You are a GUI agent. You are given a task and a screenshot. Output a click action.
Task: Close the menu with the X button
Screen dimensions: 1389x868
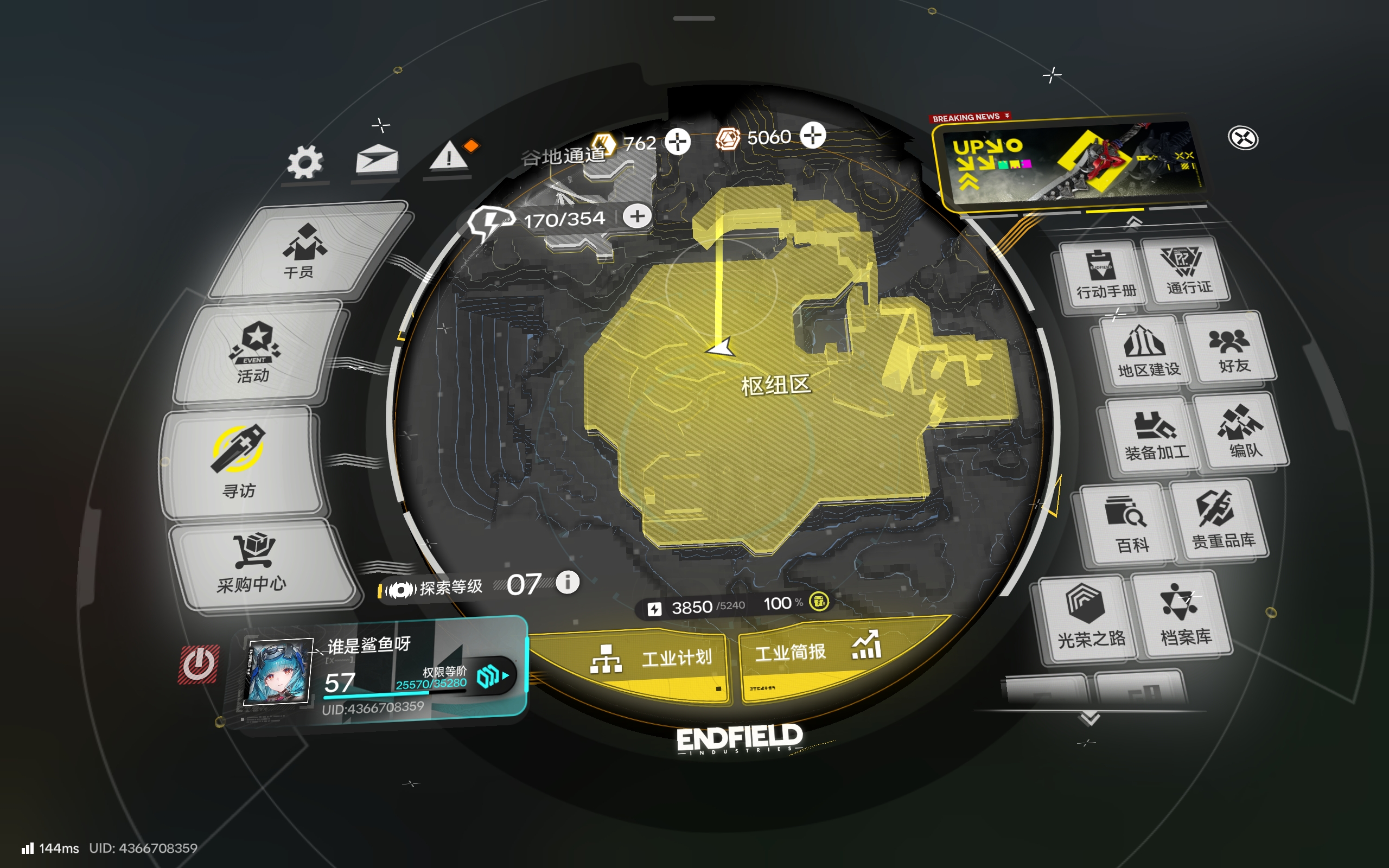coord(1243,139)
